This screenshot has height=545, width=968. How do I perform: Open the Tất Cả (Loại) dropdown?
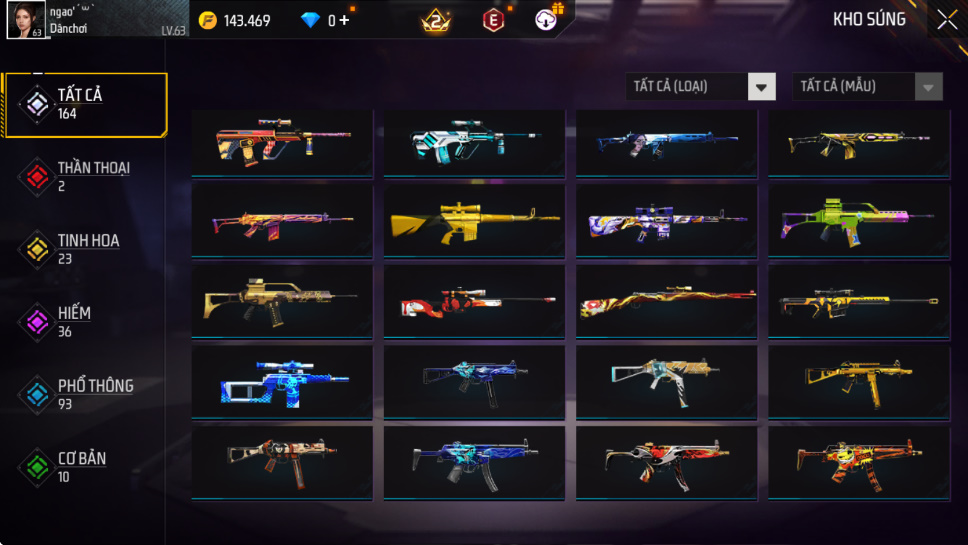(701, 87)
